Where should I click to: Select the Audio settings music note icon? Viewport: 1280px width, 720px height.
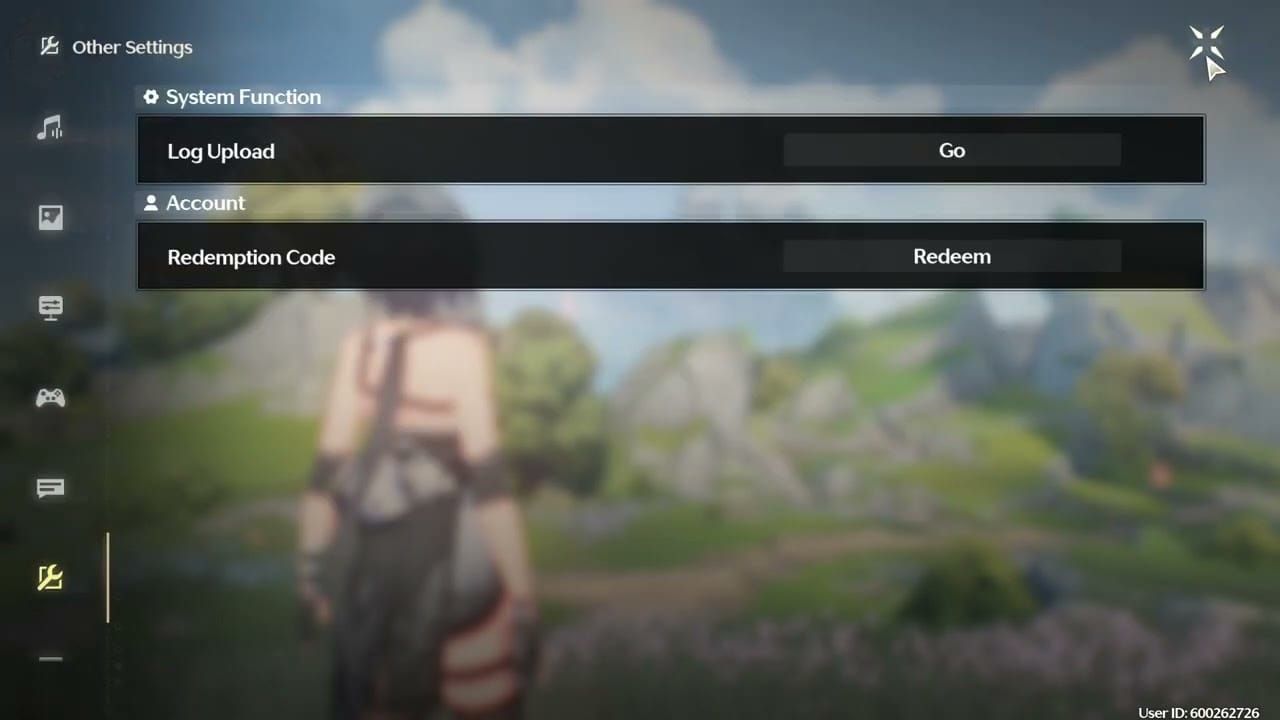[50, 127]
